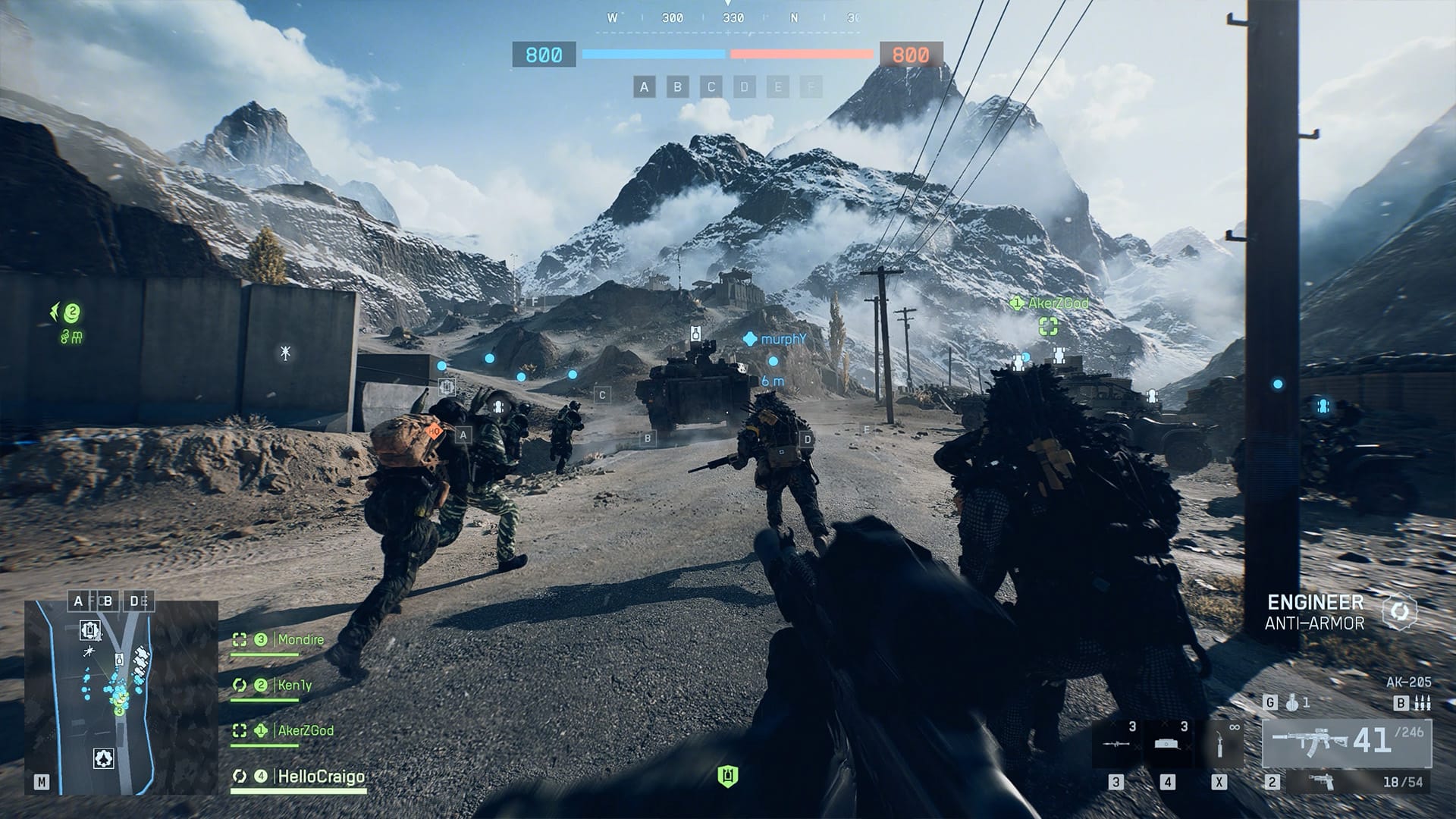Select objective C in the top bar
Screen dimensions: 1456x819
point(711,87)
